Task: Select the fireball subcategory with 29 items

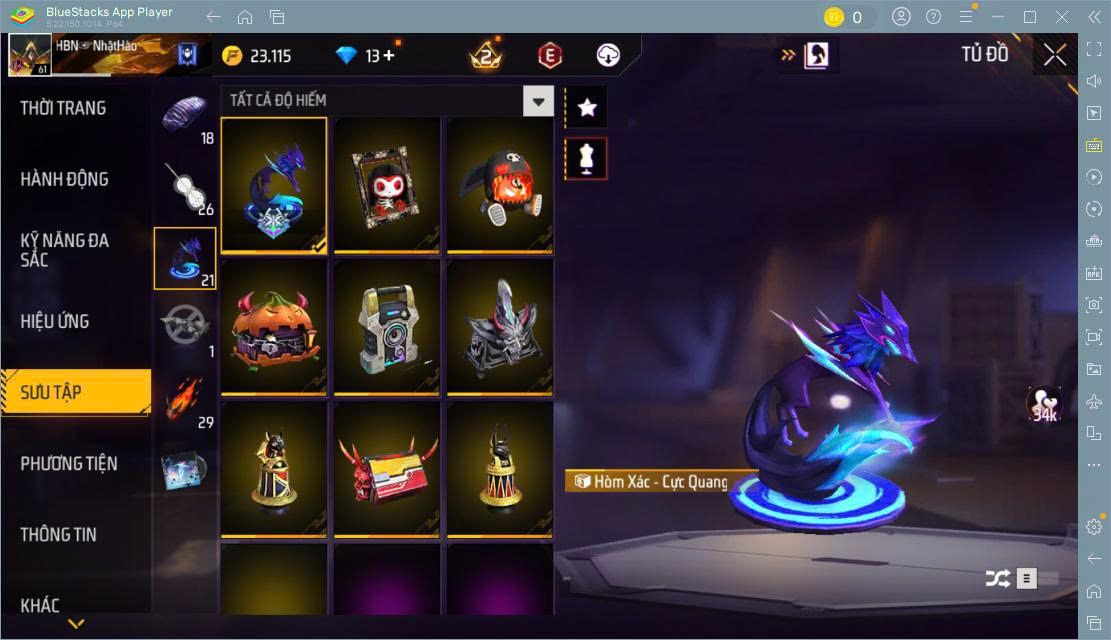Action: [x=184, y=400]
